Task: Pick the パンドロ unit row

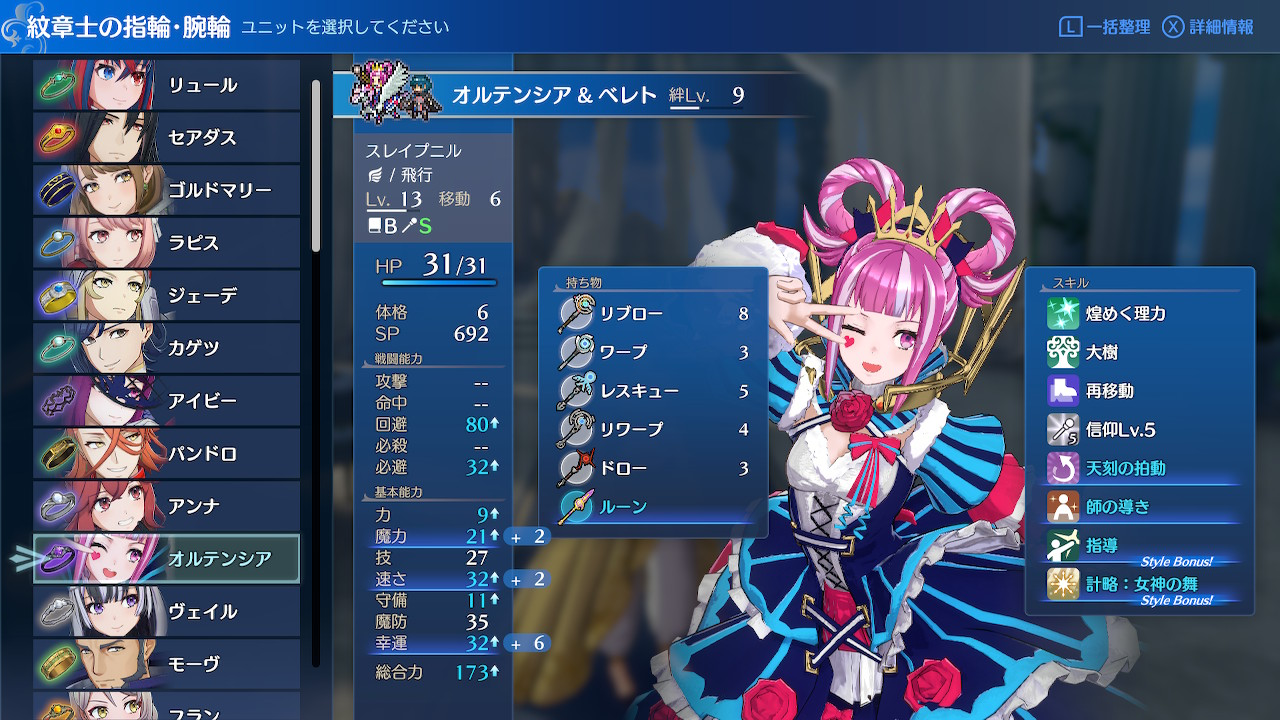Action: 167,454
